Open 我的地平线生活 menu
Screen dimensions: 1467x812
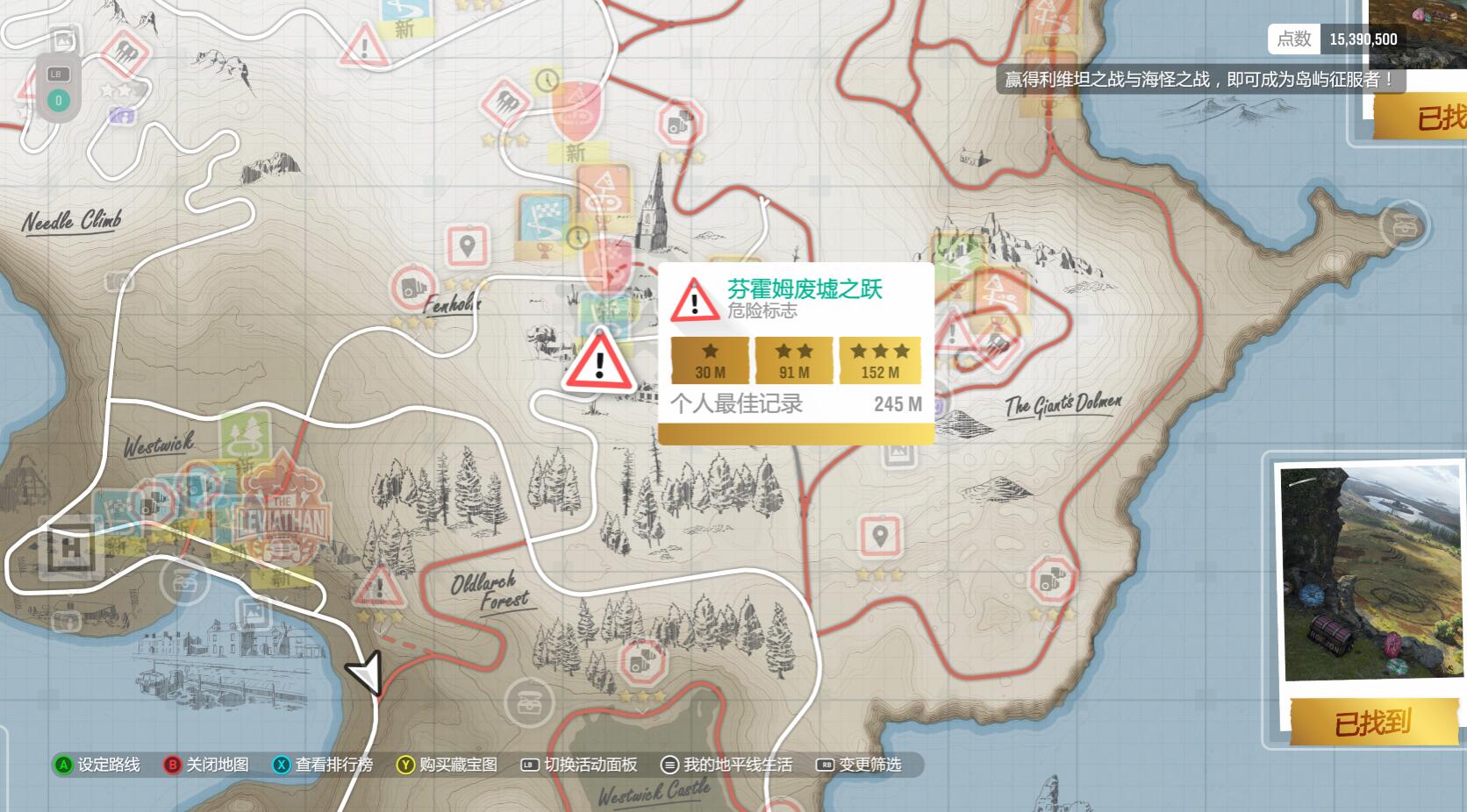pyautogui.click(x=737, y=765)
